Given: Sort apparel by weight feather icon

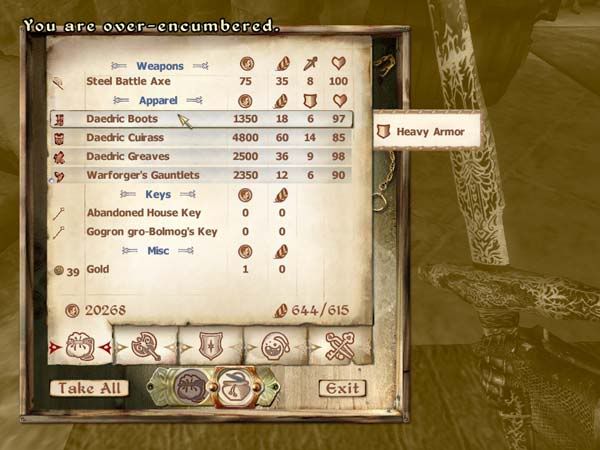Looking at the screenshot, I should tap(282, 100).
